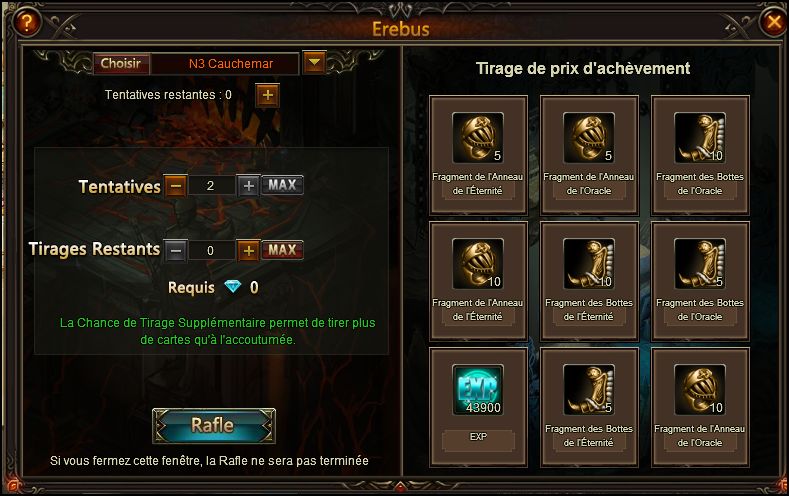This screenshot has height=496, width=789.
Task: Pick the 10 Anneau de l'Éternité fragments card
Action: (x=478, y=279)
